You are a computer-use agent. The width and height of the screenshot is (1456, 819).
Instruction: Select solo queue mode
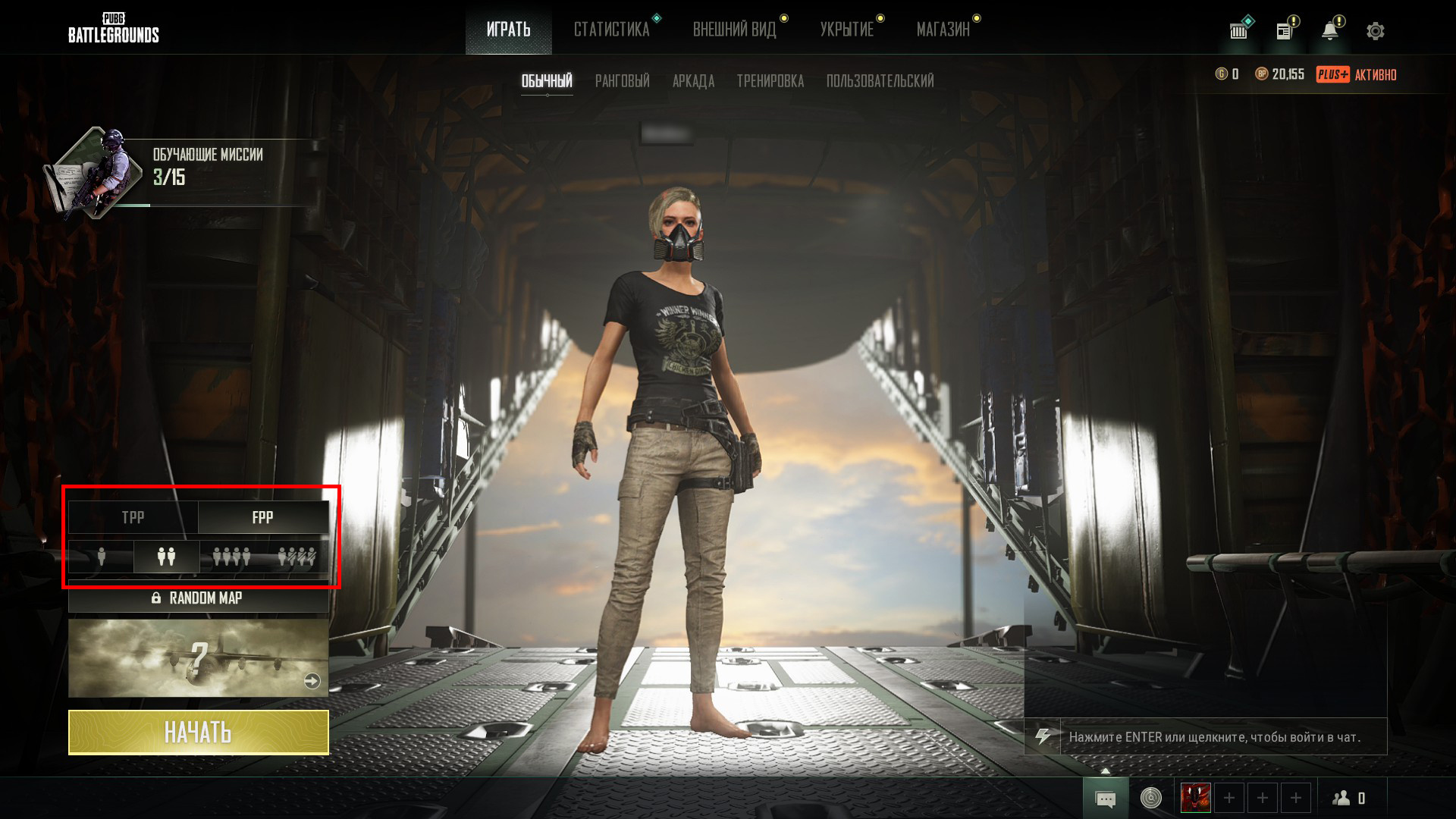101,557
